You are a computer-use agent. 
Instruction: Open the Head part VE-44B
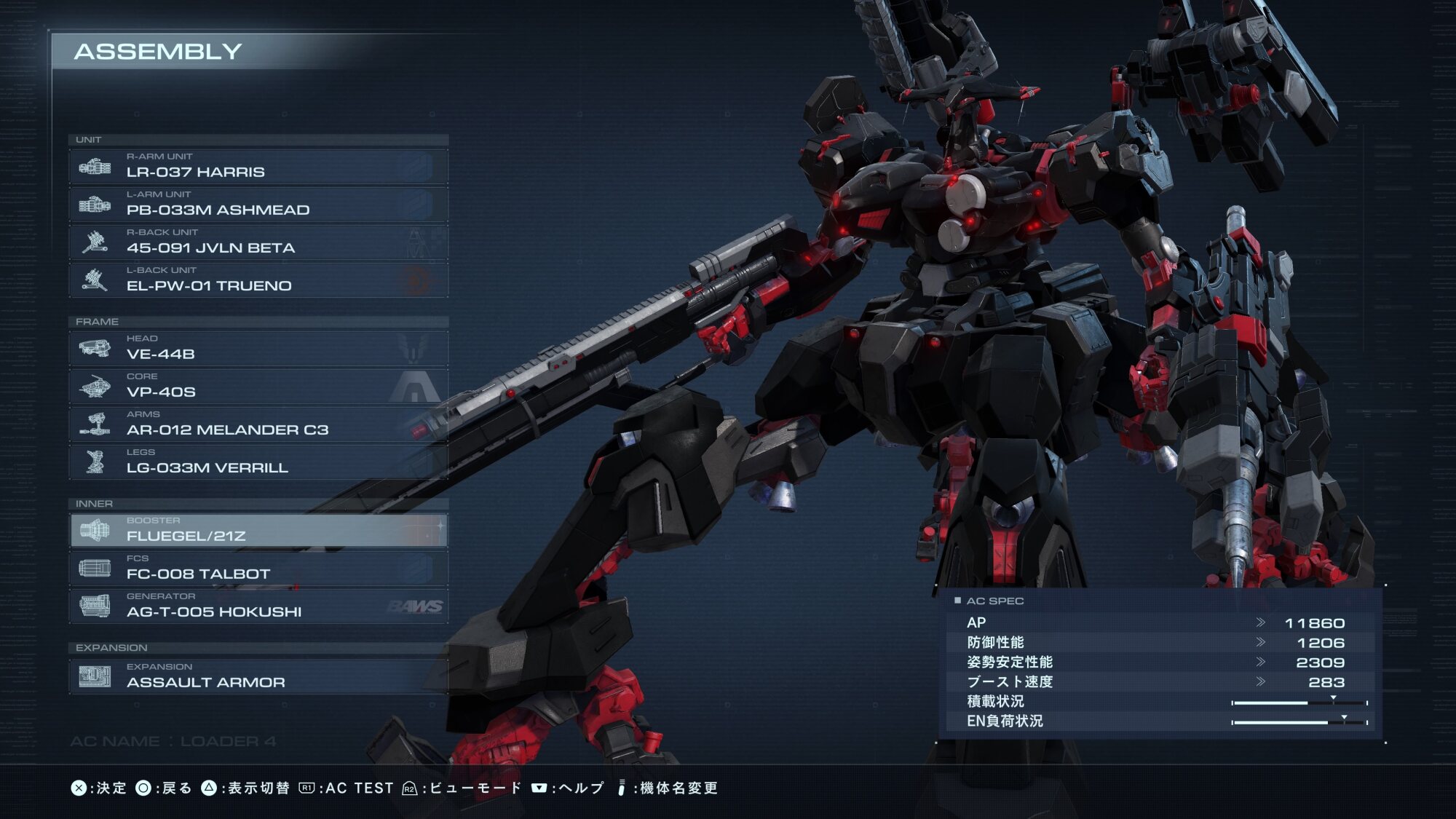pyautogui.click(x=258, y=349)
